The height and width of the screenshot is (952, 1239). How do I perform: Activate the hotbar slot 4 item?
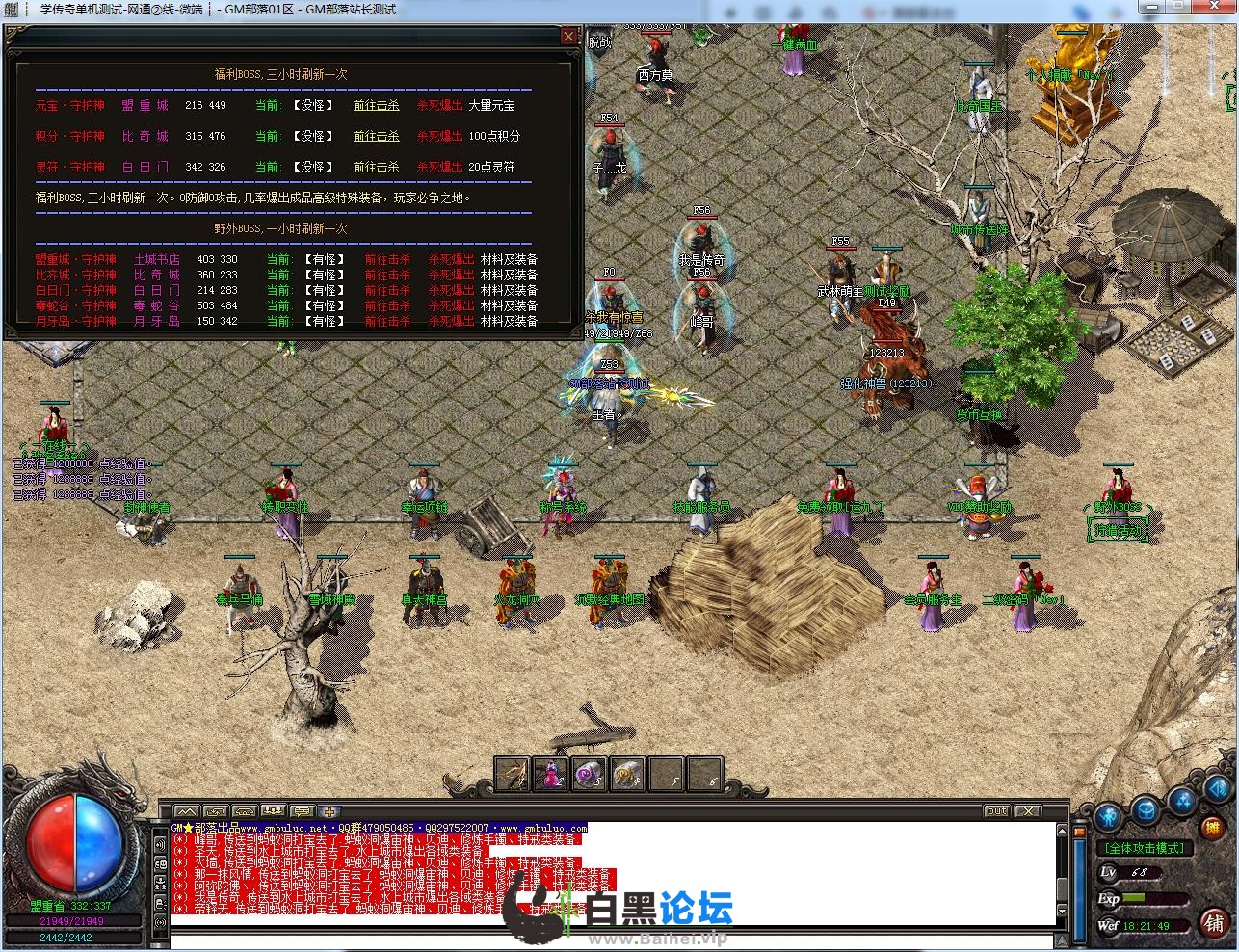tap(627, 774)
